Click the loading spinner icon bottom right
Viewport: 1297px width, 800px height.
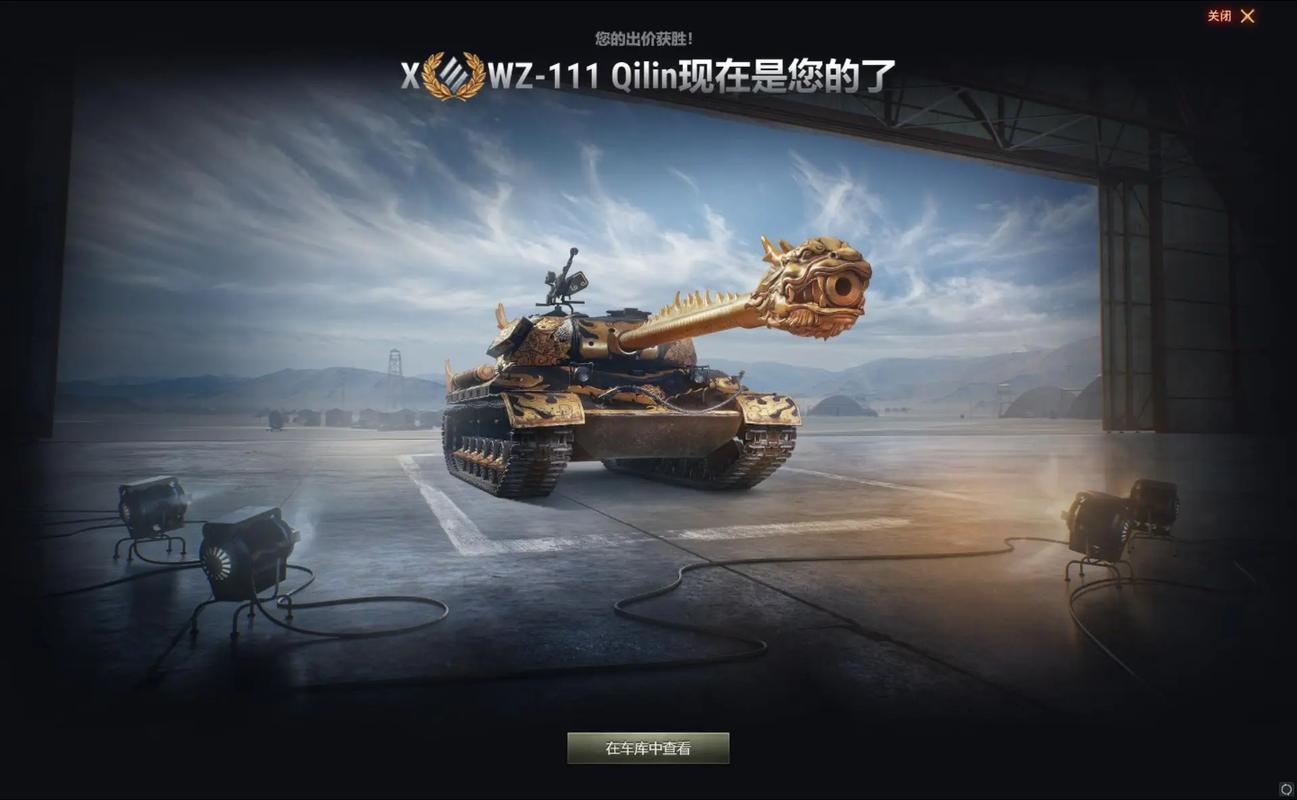point(1287,790)
